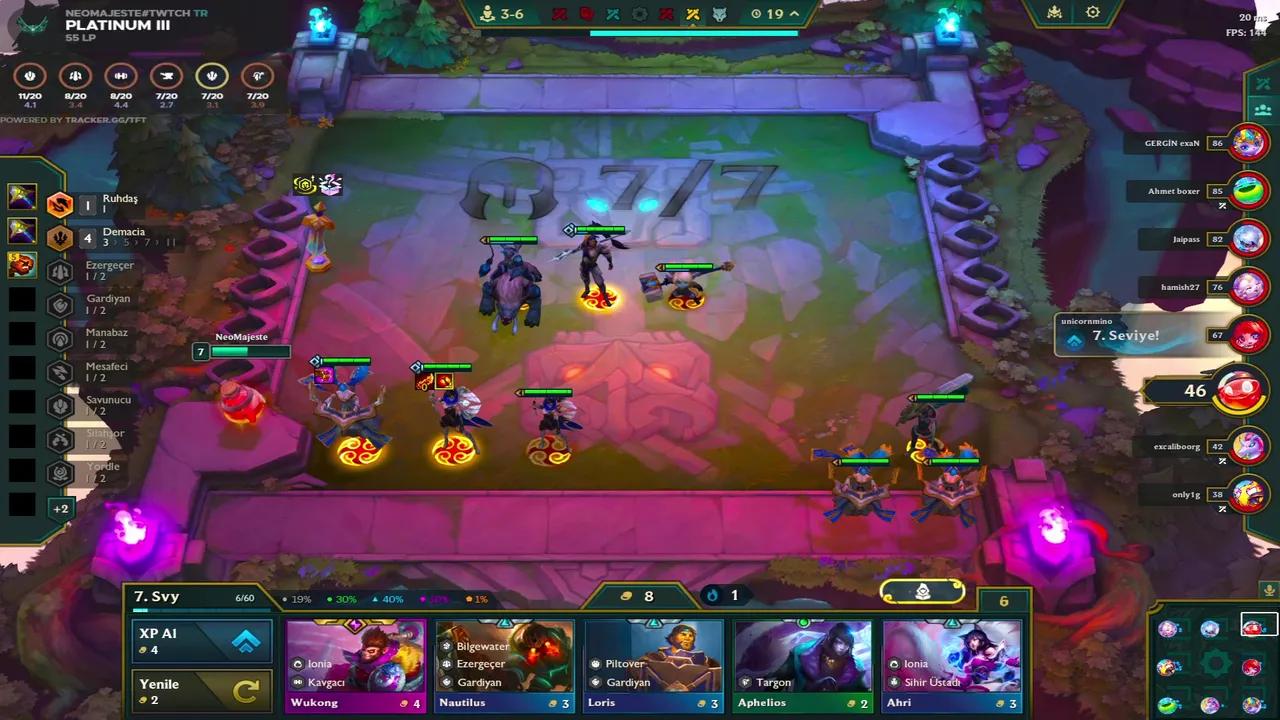Screen dimensions: 1280x720
Task: Click the Manabaz trait icon in traits list
Action: [x=58, y=338]
